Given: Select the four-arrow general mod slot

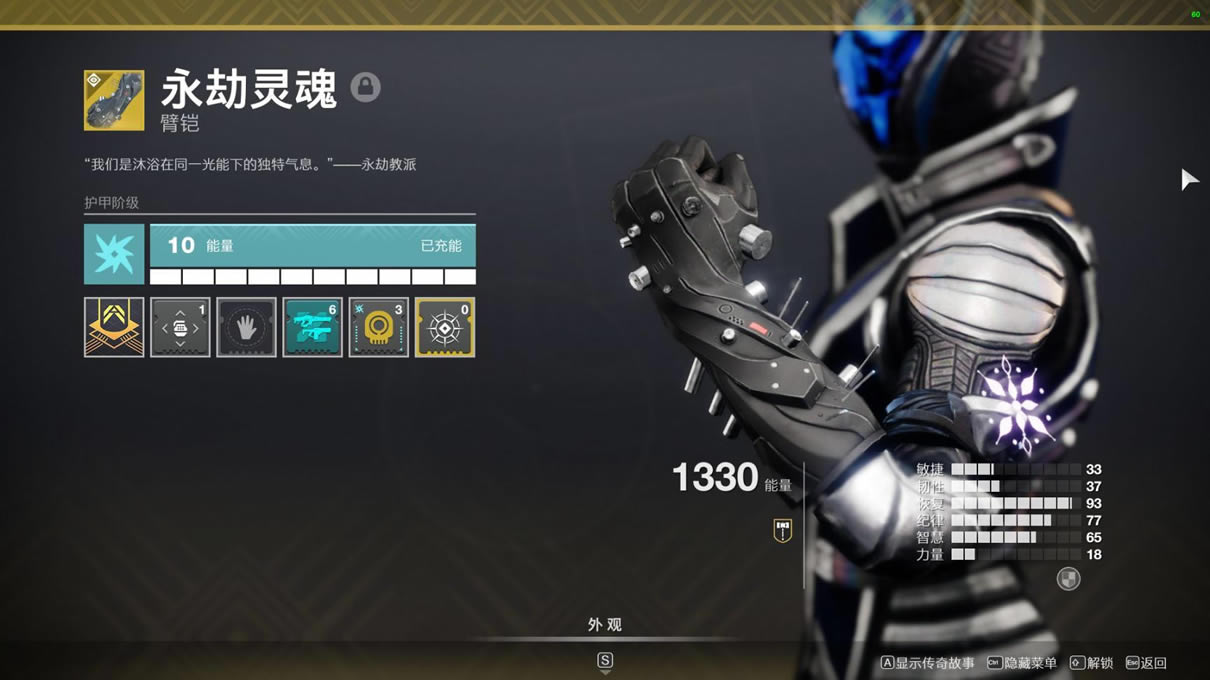Looking at the screenshot, I should tap(180, 327).
